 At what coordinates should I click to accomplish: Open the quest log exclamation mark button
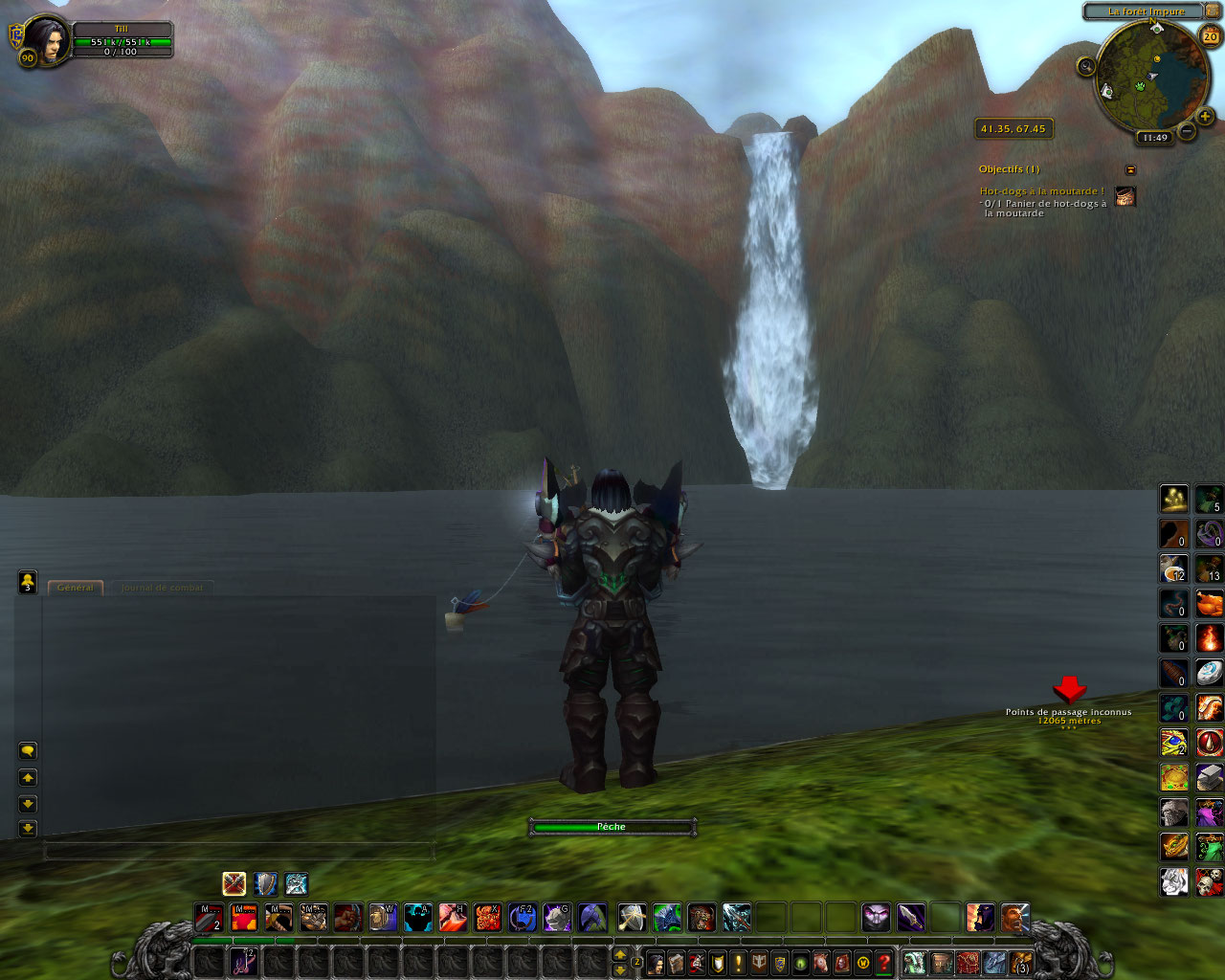tap(738, 963)
